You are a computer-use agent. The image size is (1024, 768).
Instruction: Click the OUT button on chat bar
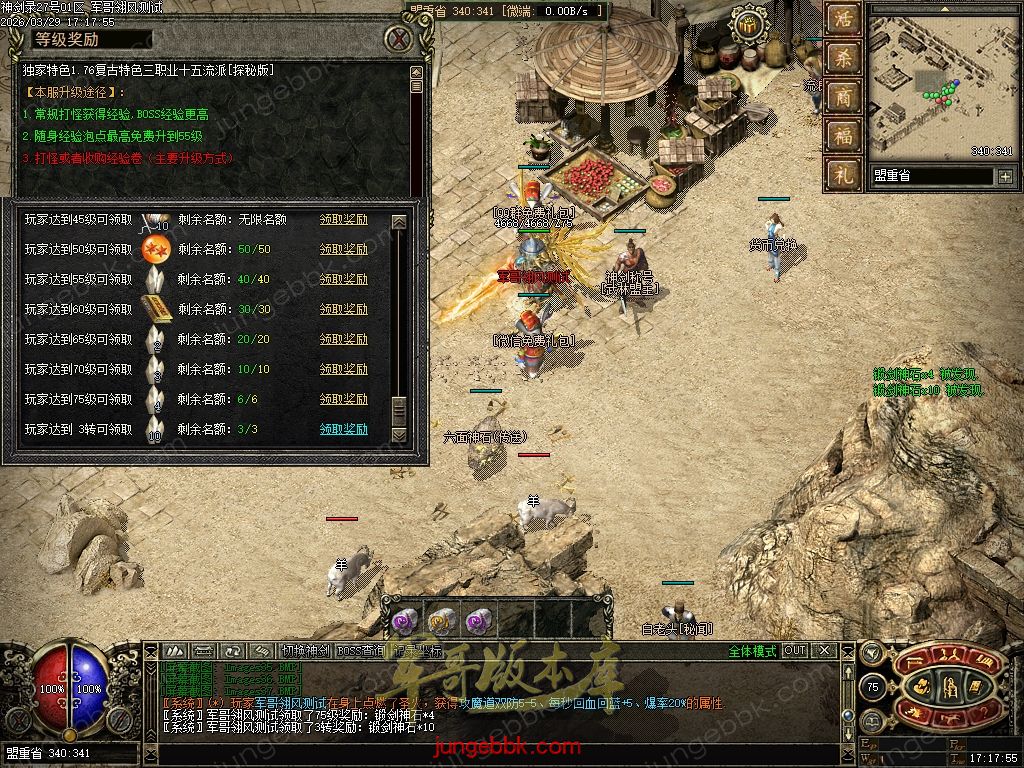click(x=795, y=651)
